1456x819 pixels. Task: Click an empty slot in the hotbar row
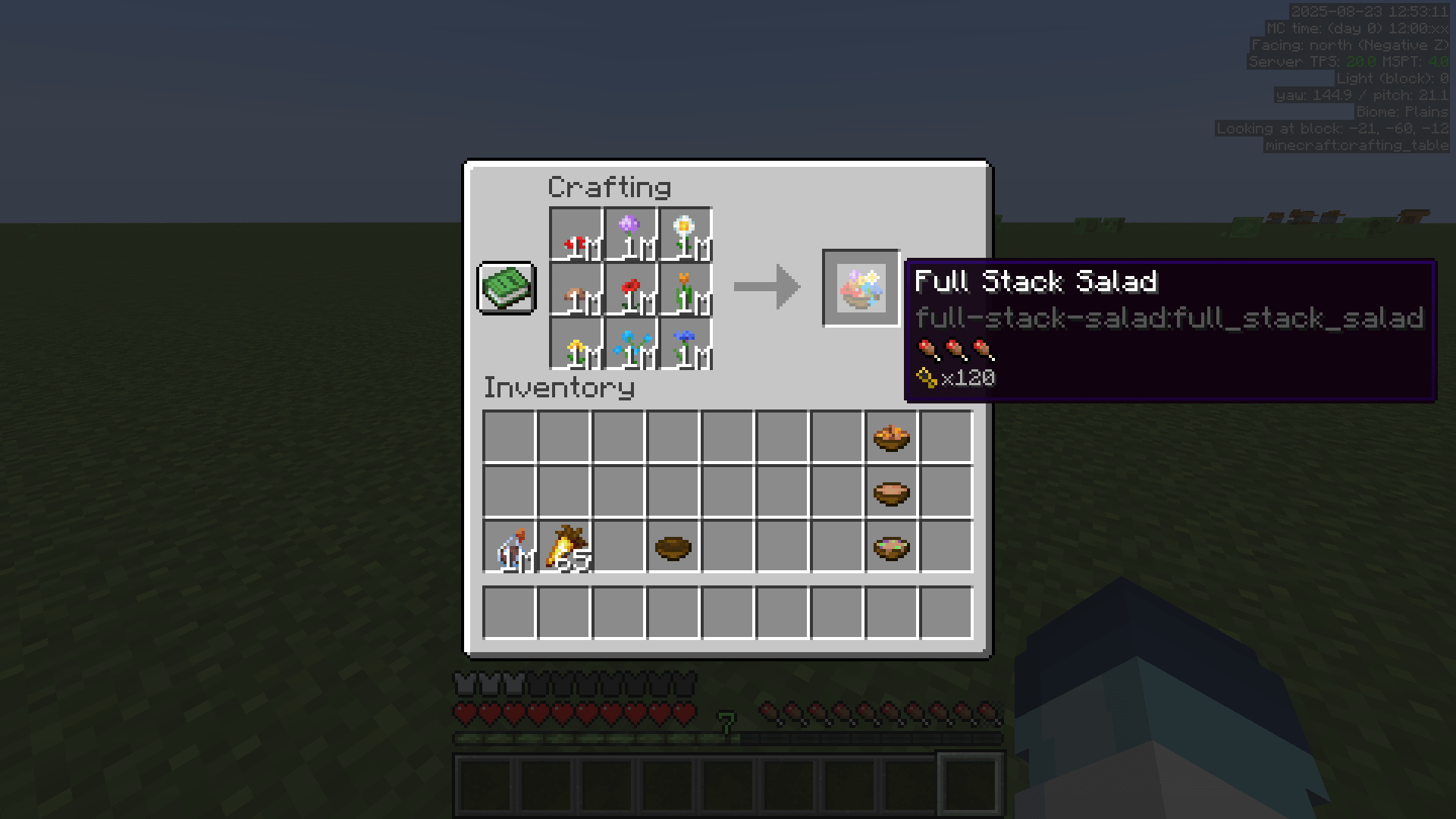(x=485, y=785)
